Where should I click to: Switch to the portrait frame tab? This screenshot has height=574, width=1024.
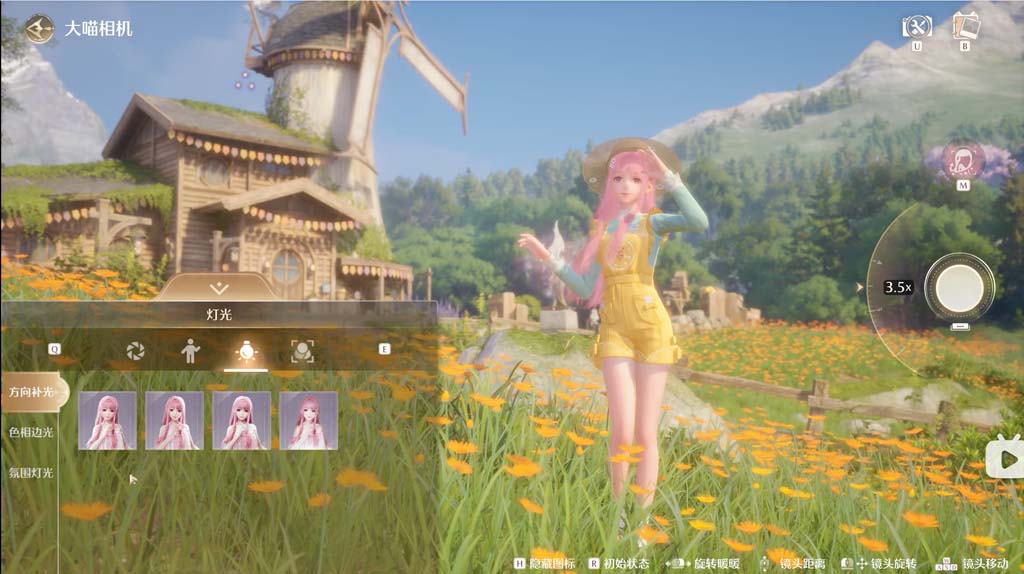tap(301, 350)
